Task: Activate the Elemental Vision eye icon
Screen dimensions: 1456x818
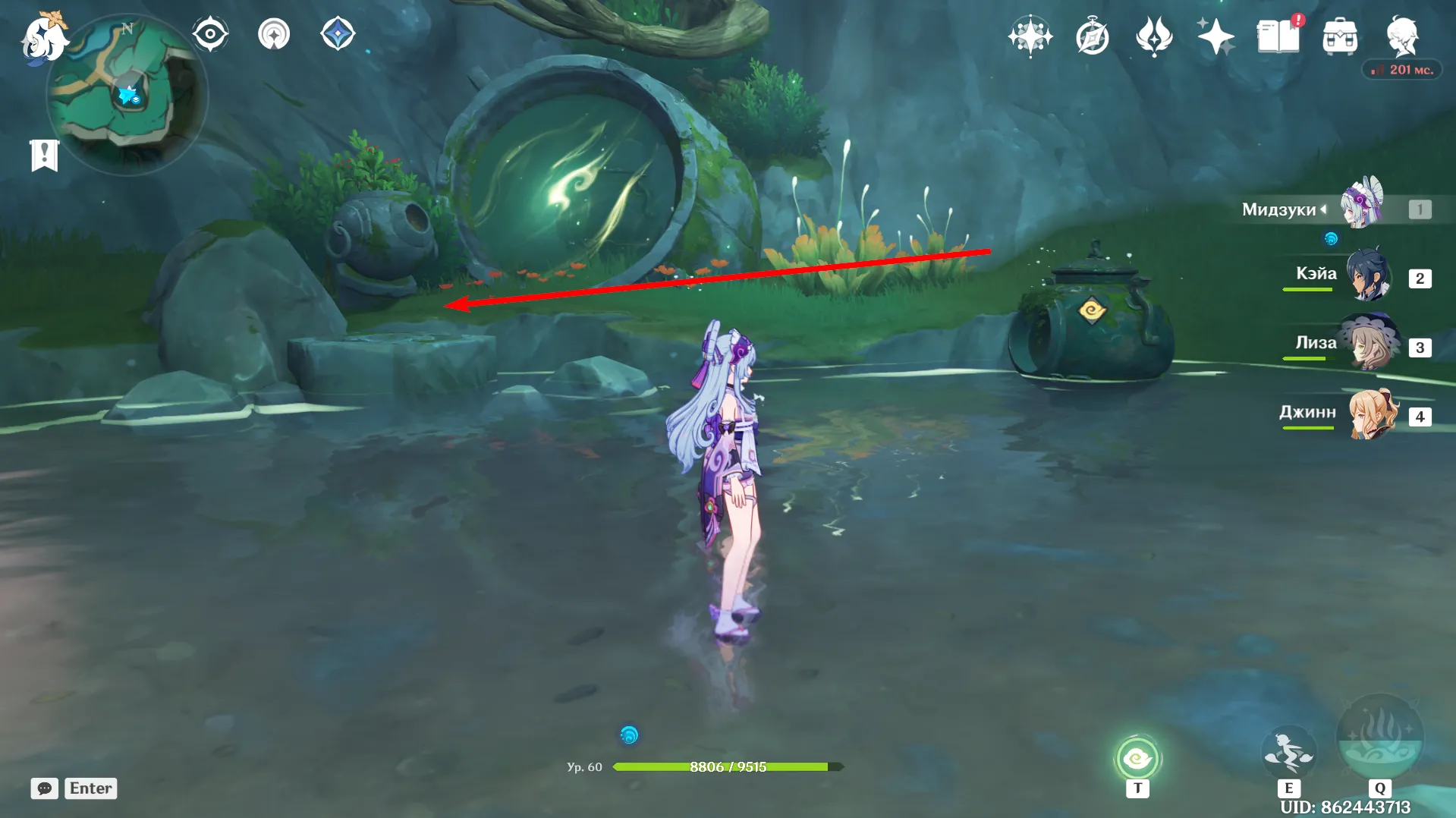Action: (x=210, y=33)
